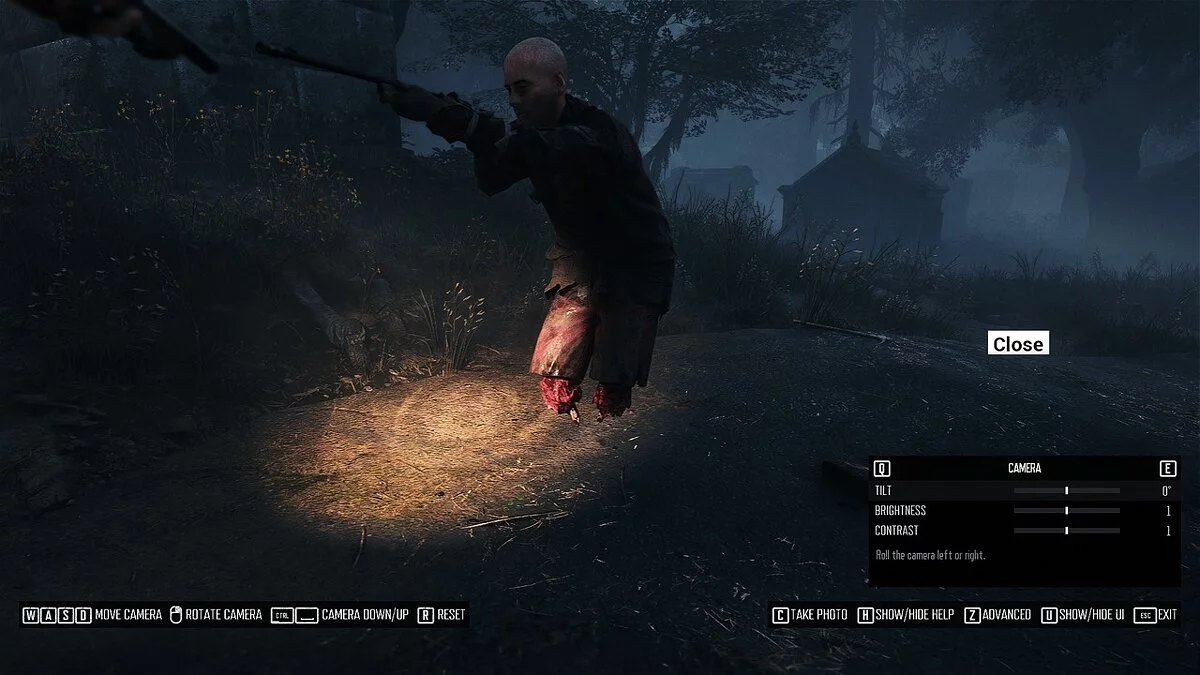Open the Advanced camera options
This screenshot has width=1200, height=675.
[997, 615]
